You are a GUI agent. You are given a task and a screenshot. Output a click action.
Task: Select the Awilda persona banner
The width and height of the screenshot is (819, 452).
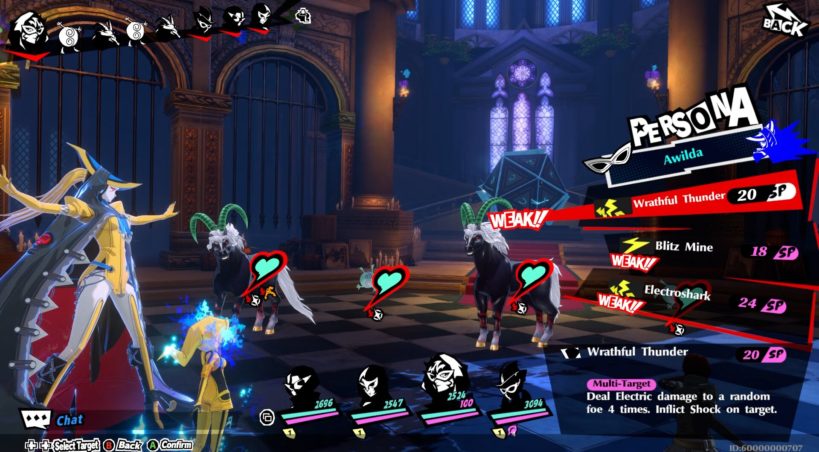(x=690, y=157)
